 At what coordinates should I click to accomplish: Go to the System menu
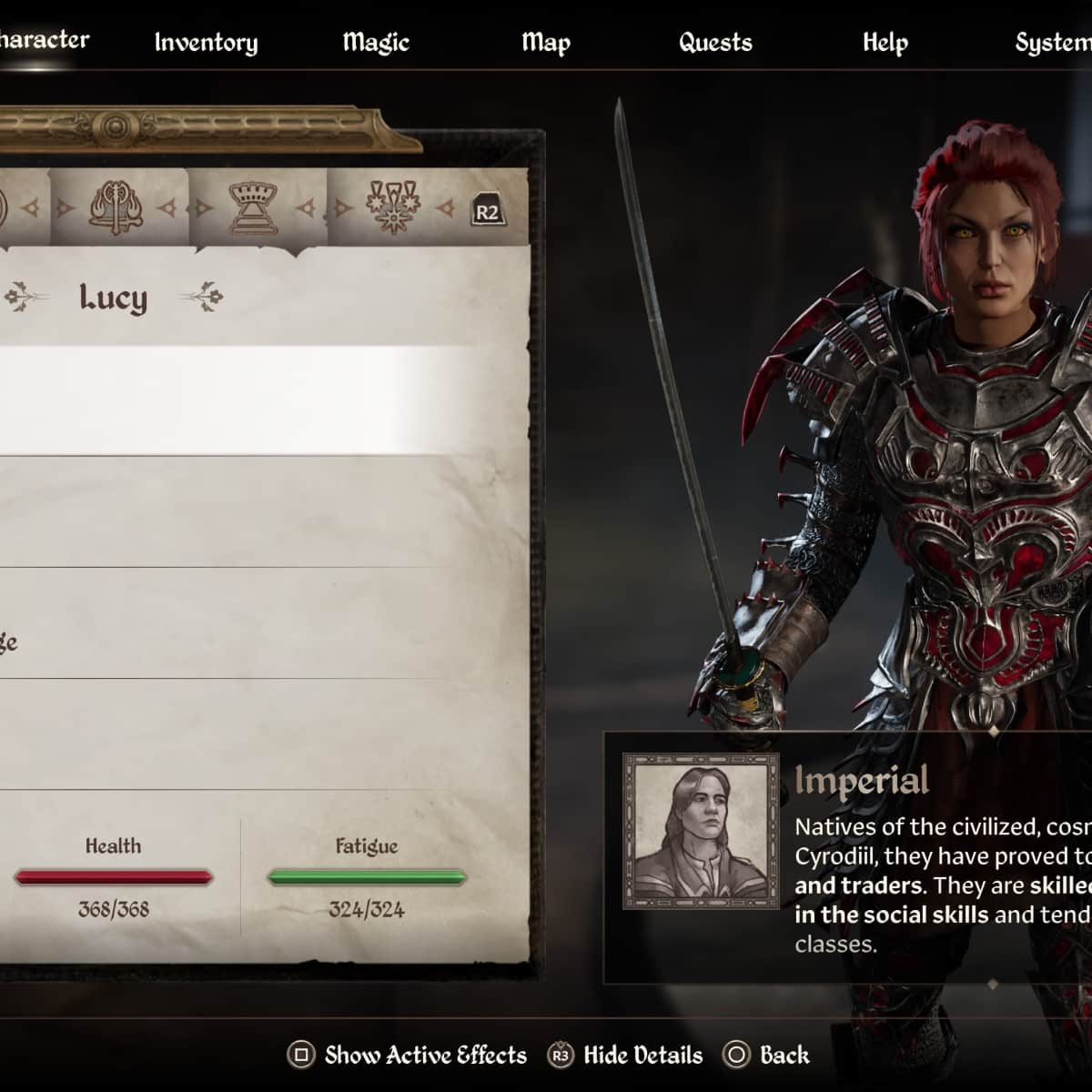click(x=1053, y=43)
